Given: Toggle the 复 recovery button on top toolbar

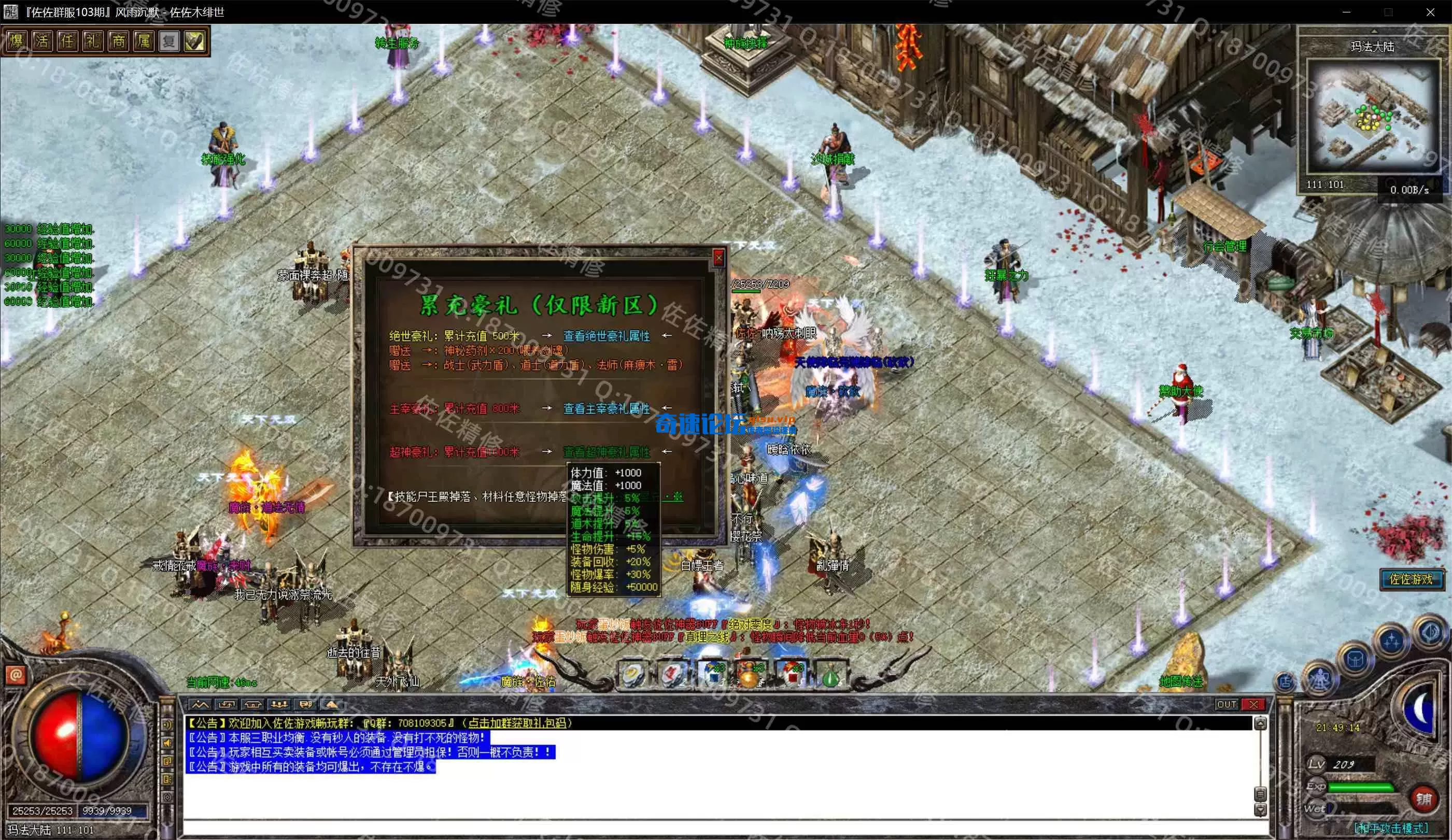Looking at the screenshot, I should coord(169,41).
